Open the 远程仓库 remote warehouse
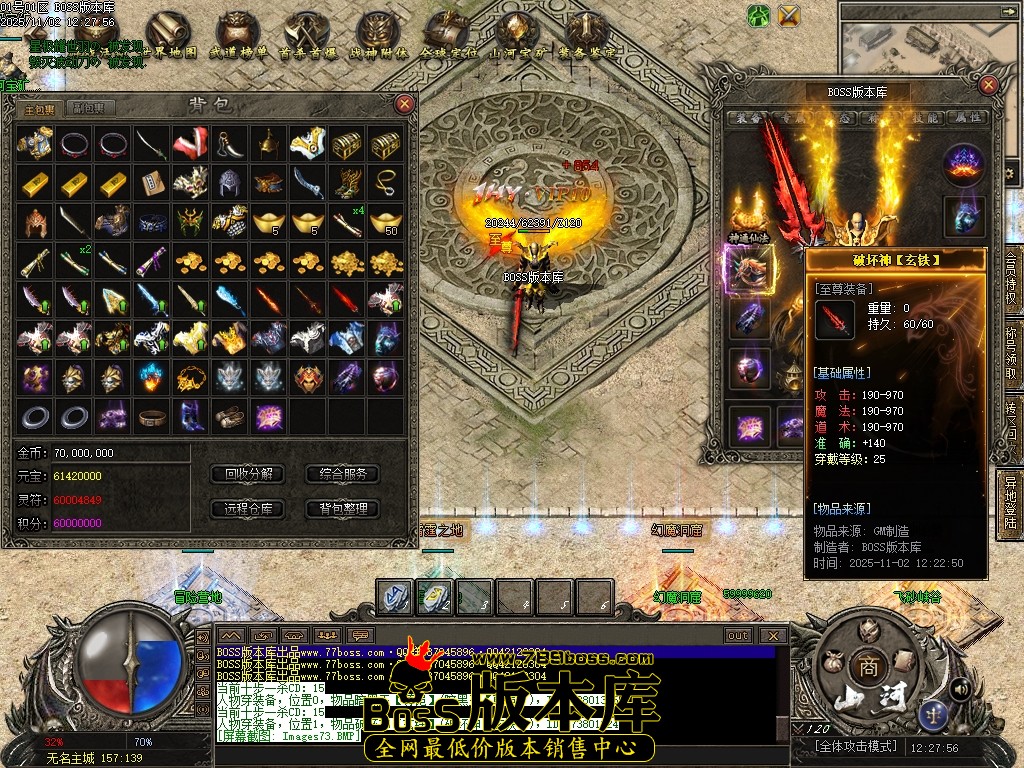The height and width of the screenshot is (768, 1024). pyautogui.click(x=248, y=509)
